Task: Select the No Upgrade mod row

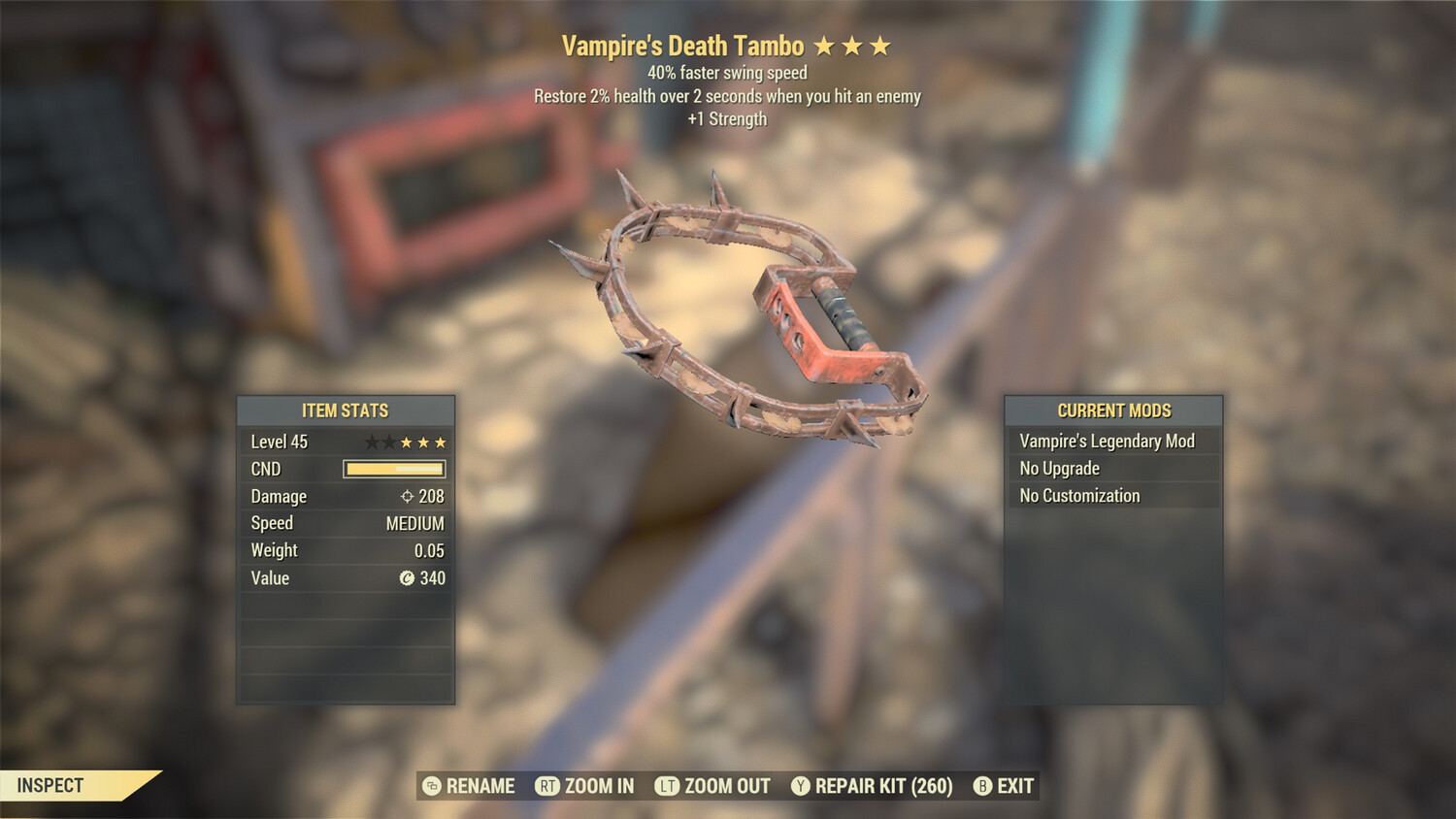Action: click(x=1112, y=469)
